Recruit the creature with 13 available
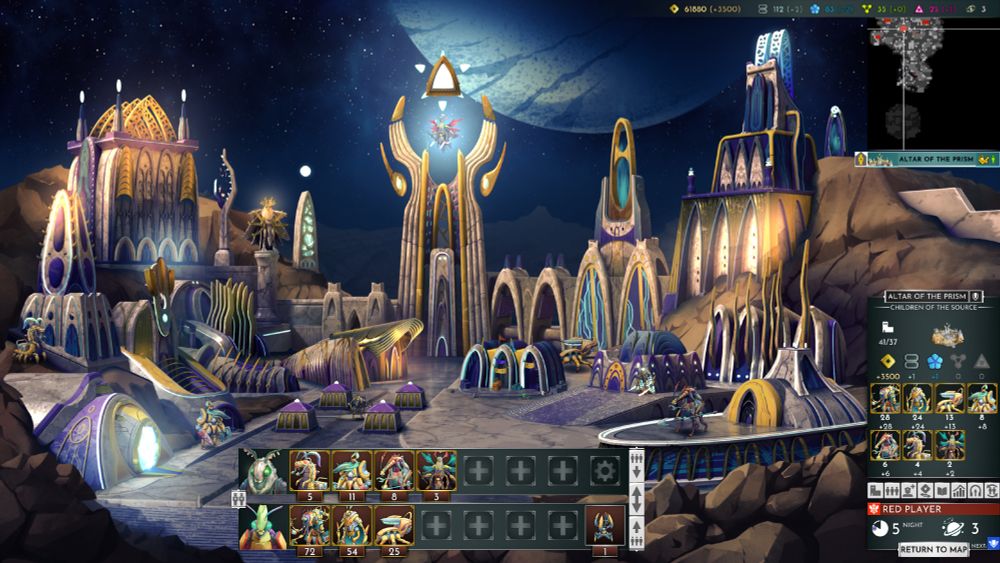This screenshot has height=563, width=1000. [x=950, y=398]
